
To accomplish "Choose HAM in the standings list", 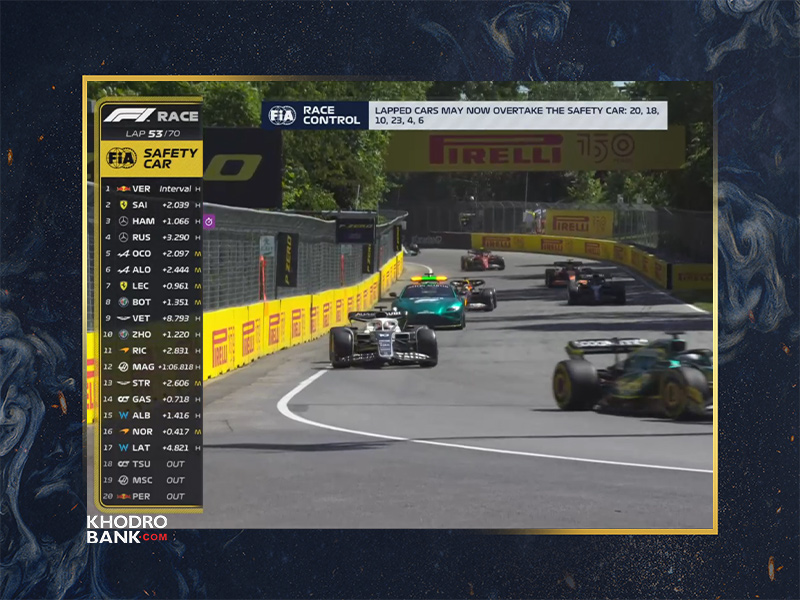I will [x=152, y=221].
